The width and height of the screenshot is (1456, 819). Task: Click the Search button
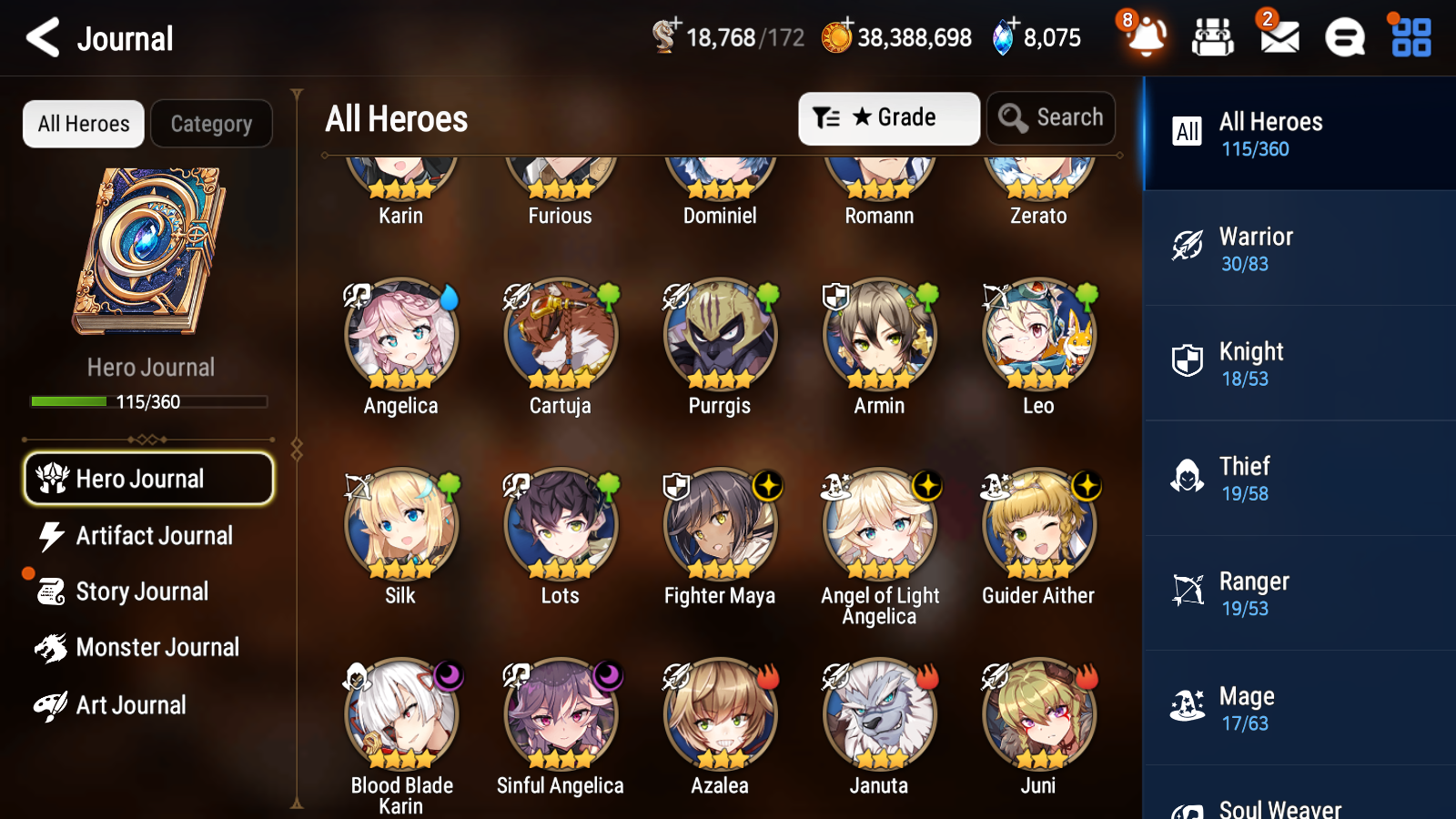(1051, 117)
